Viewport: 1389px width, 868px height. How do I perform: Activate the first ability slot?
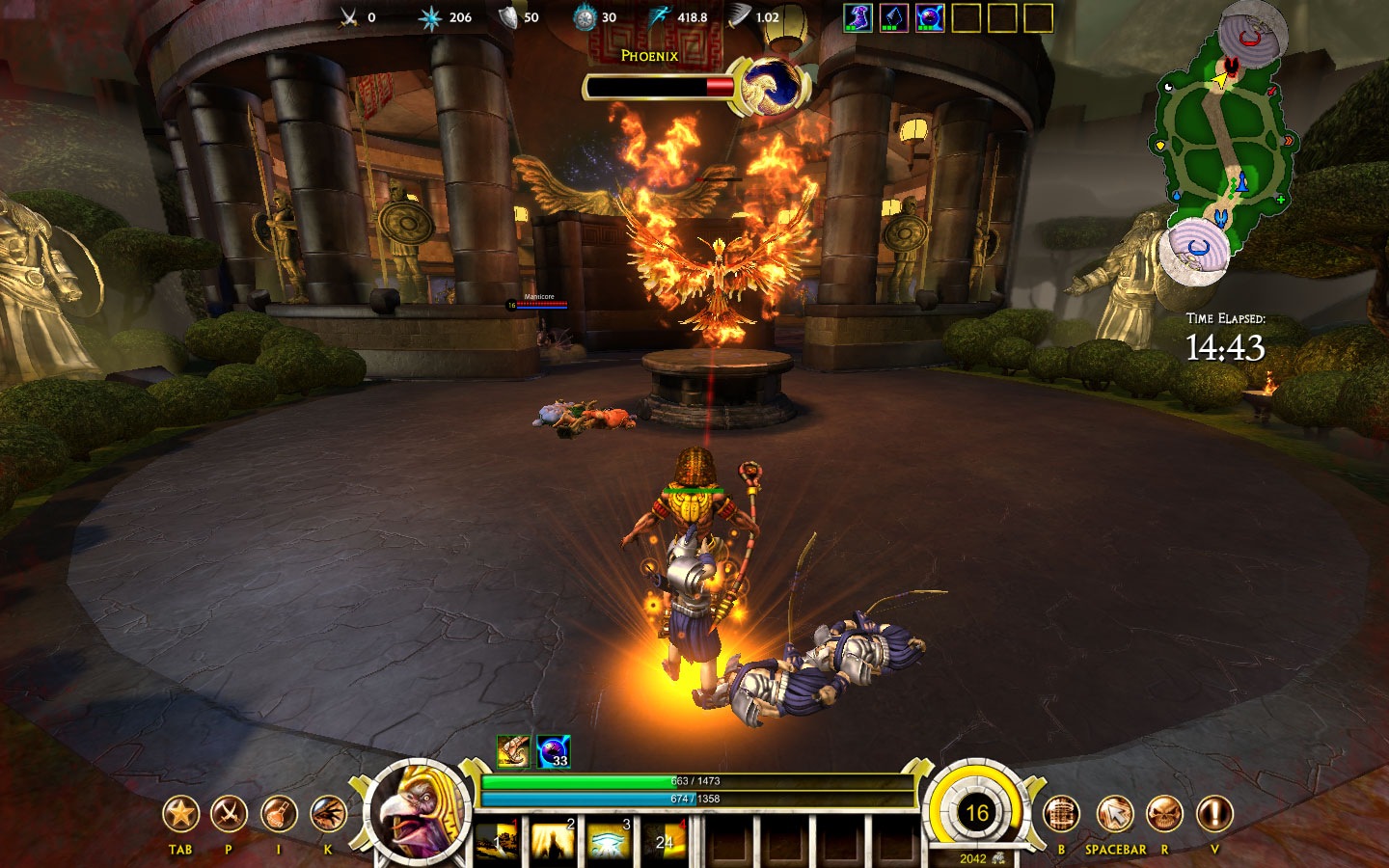point(498,841)
